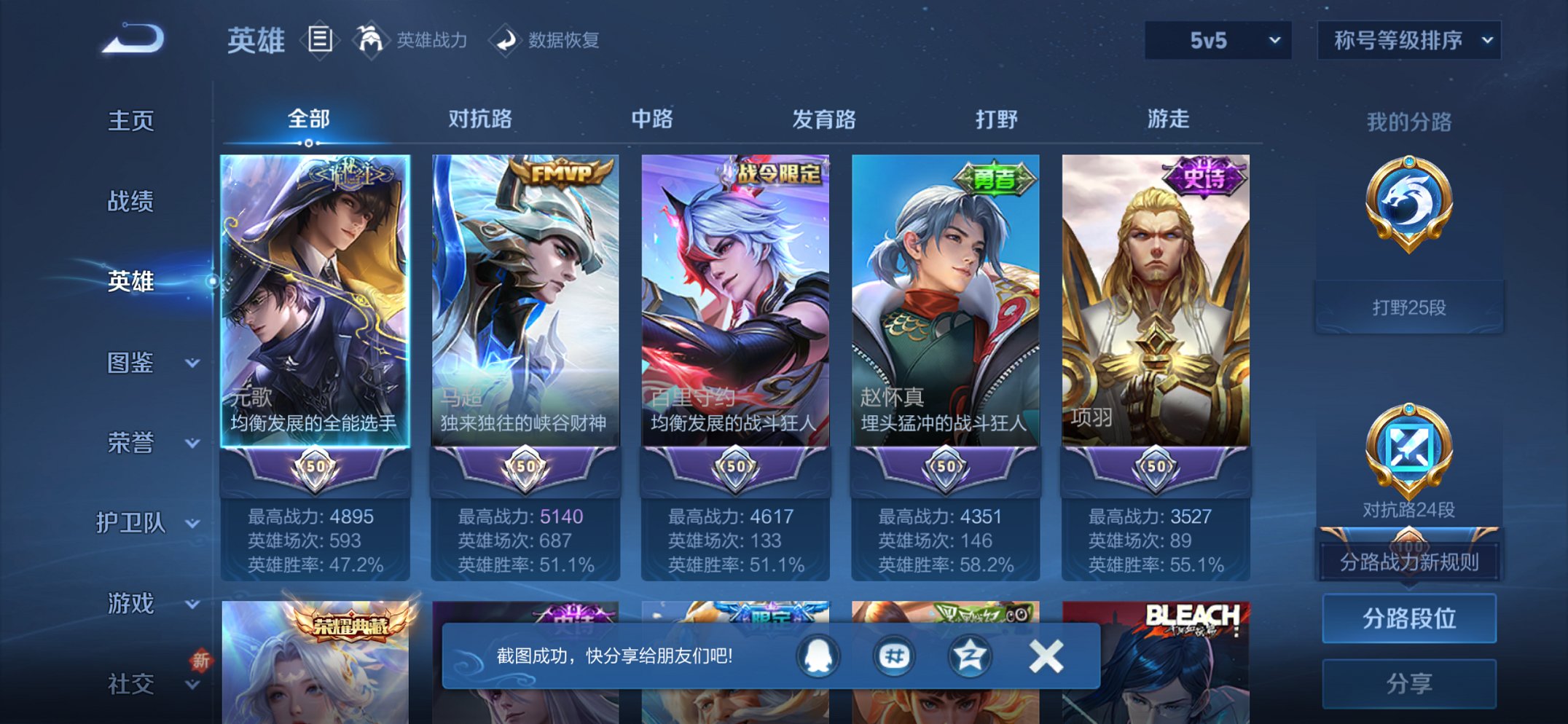This screenshot has width=1568, height=724.
Task: Click the 数据恢复 arrow icon
Action: tap(506, 40)
